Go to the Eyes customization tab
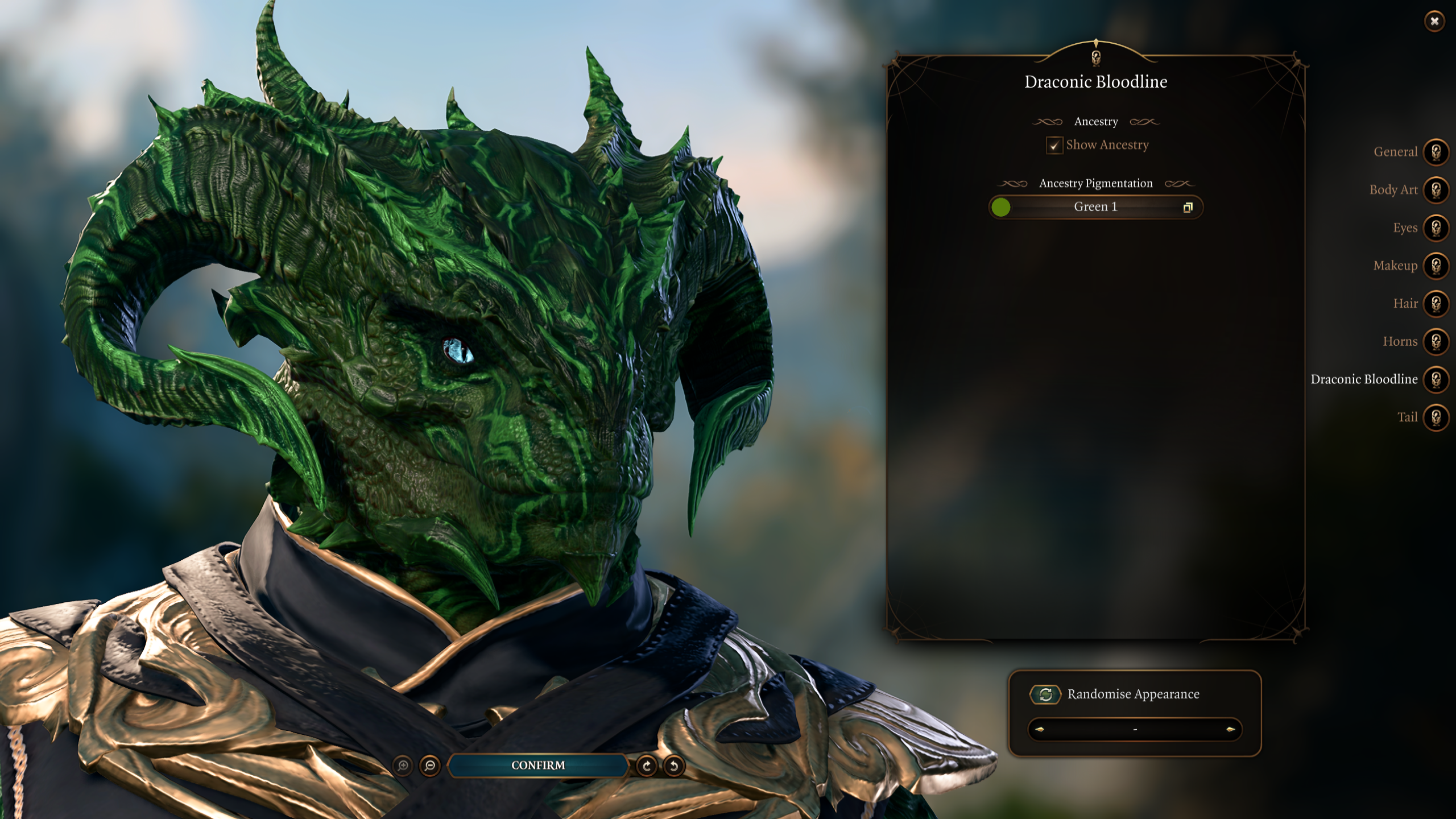 coord(1436,228)
